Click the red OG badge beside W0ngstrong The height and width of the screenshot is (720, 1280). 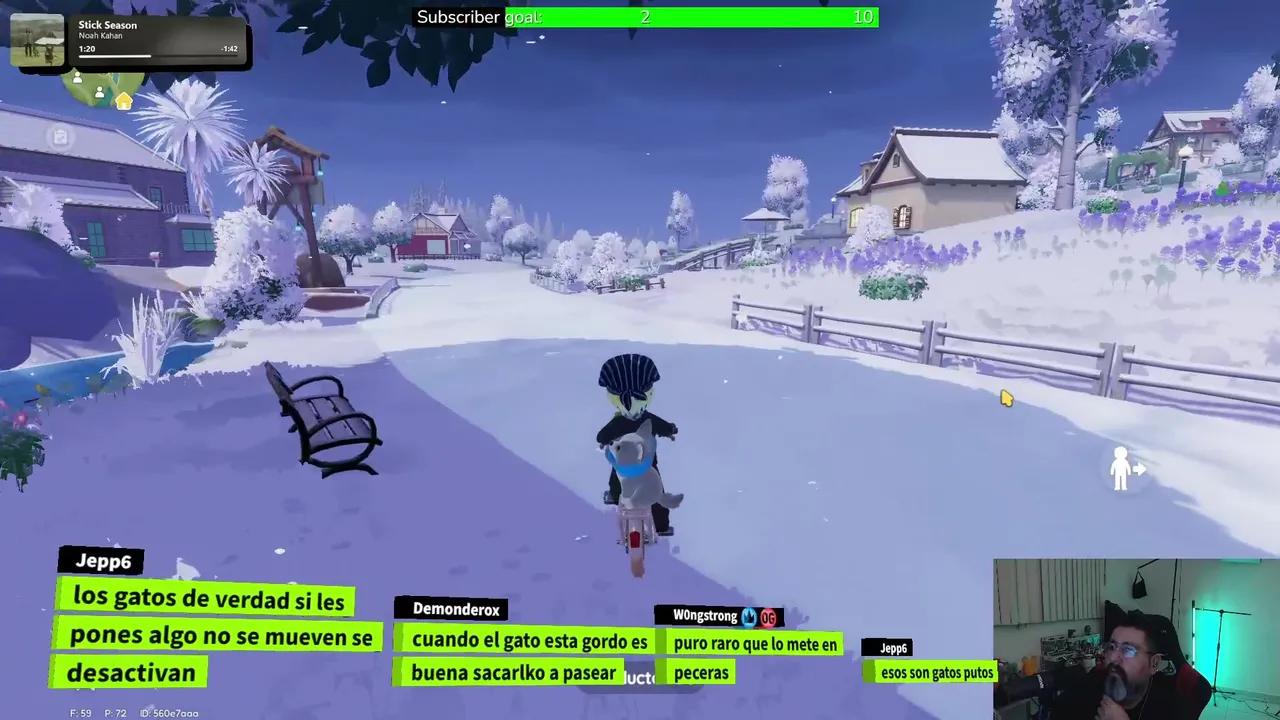768,617
